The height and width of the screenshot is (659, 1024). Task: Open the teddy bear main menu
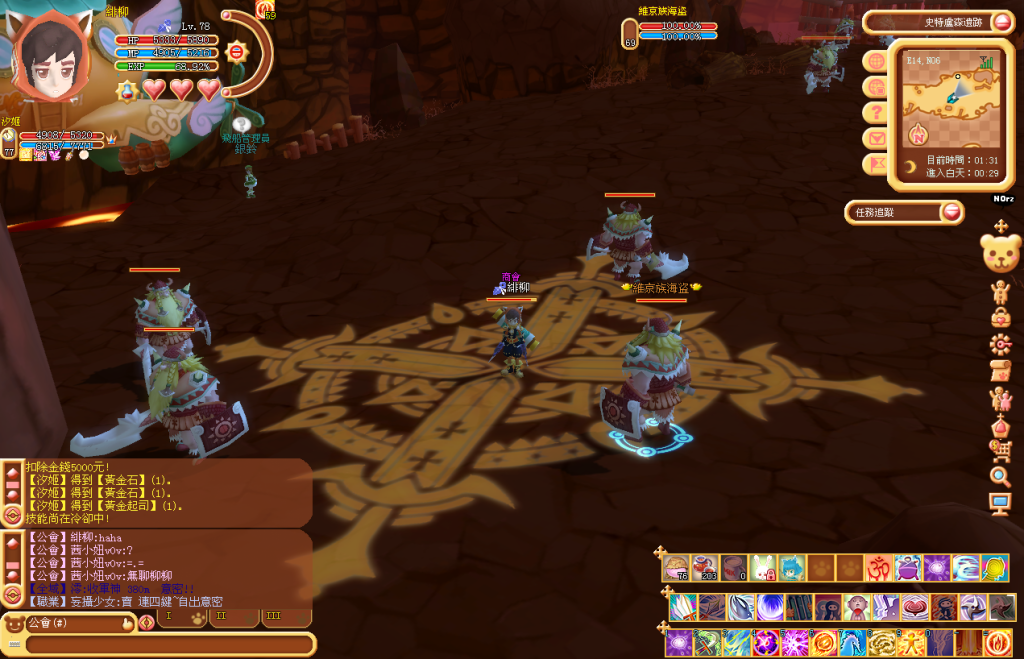pos(1000,254)
